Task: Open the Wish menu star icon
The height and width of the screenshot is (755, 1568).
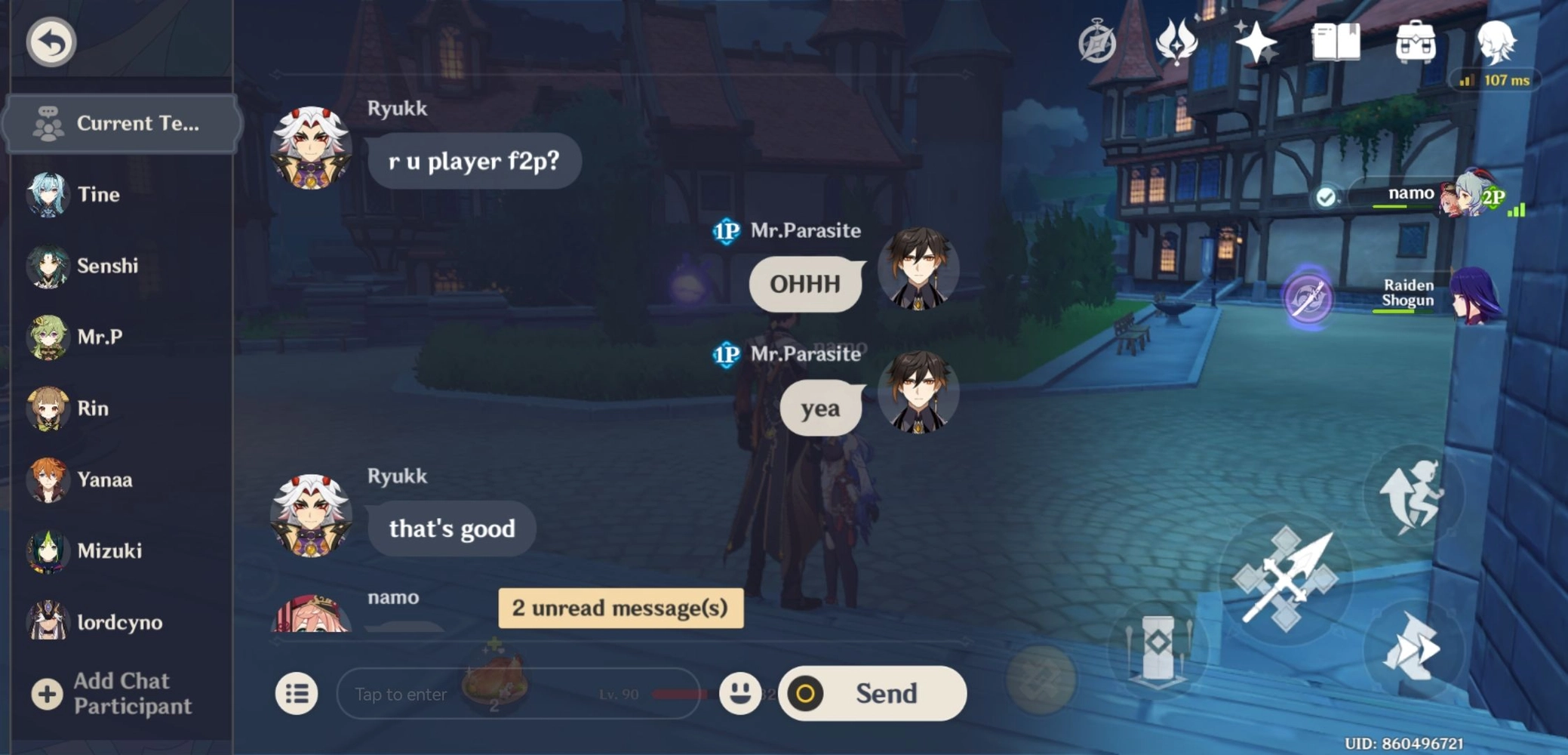Action: point(1259,42)
